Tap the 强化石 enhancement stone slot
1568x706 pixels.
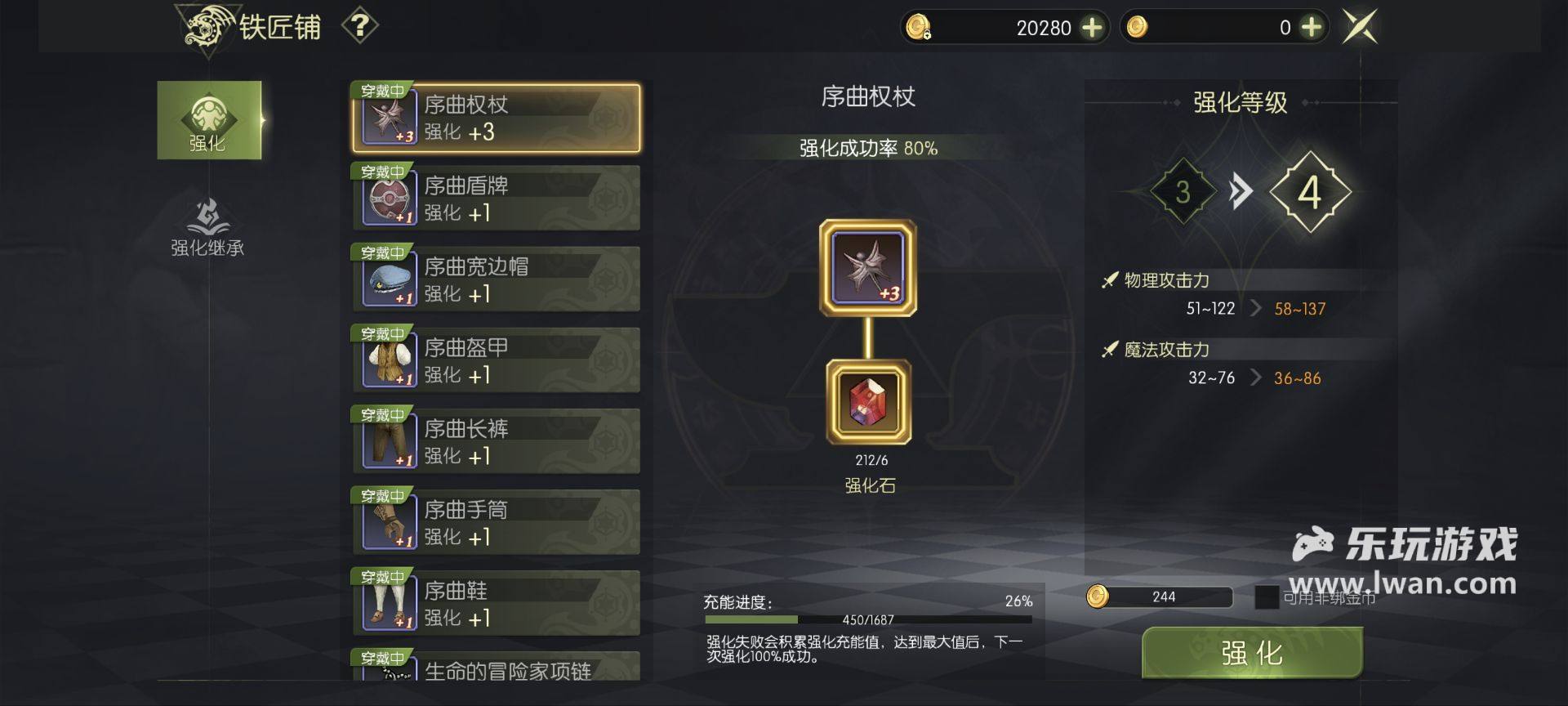coord(869,403)
